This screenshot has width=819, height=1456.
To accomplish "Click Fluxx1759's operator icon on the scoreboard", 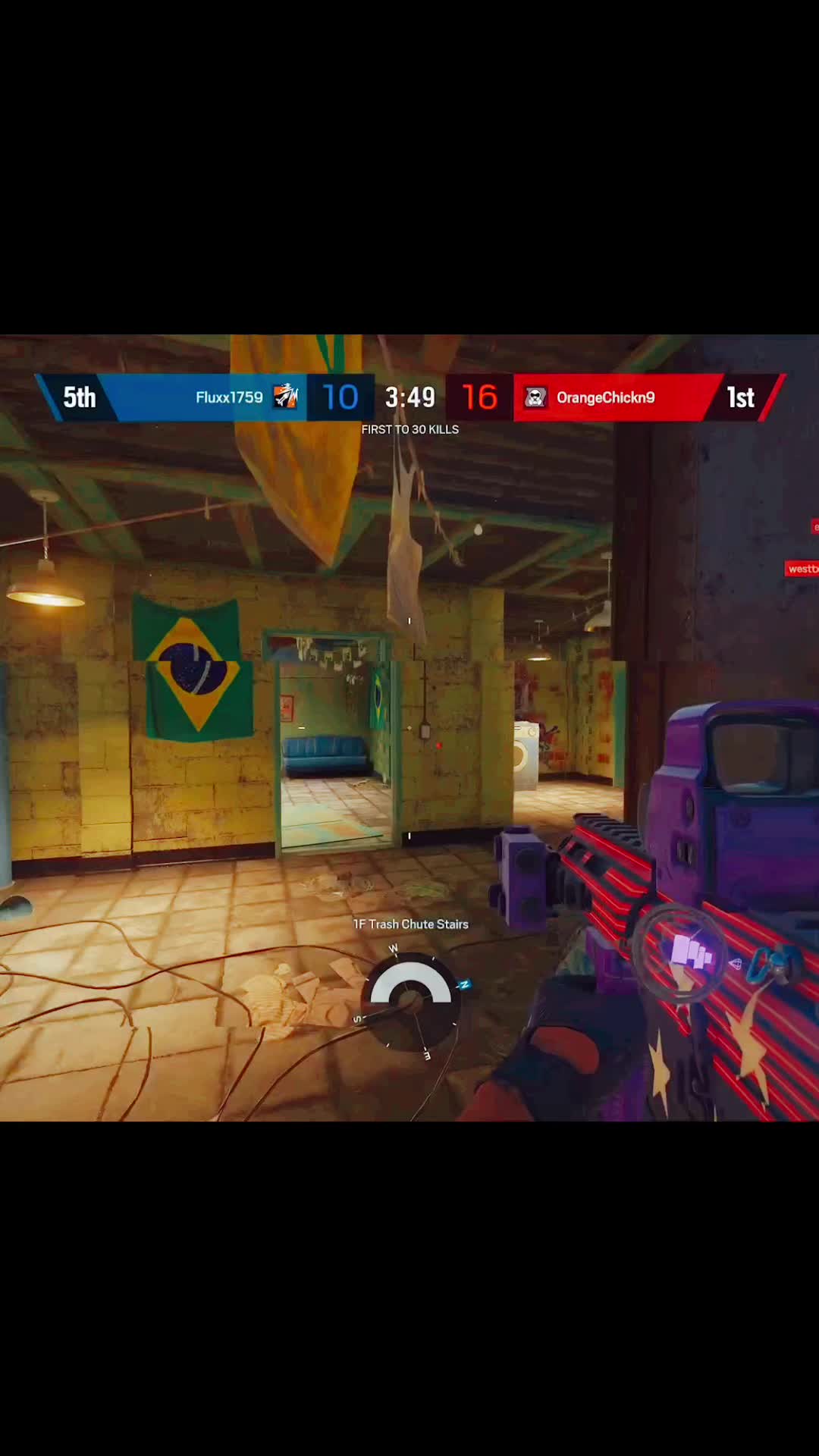I will (x=286, y=397).
